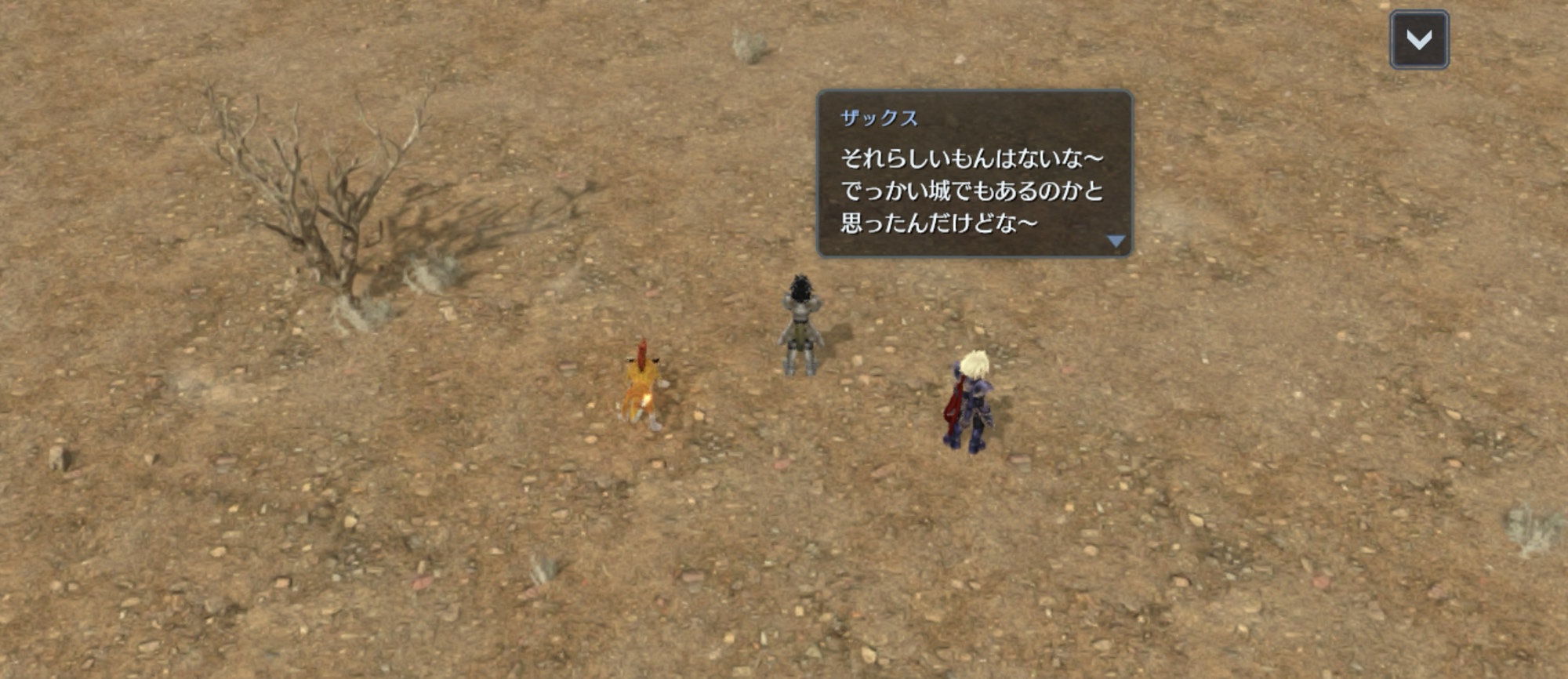Tap the ザックス dialogue box to continue
The width and height of the screenshot is (1568, 679).
click(974, 174)
